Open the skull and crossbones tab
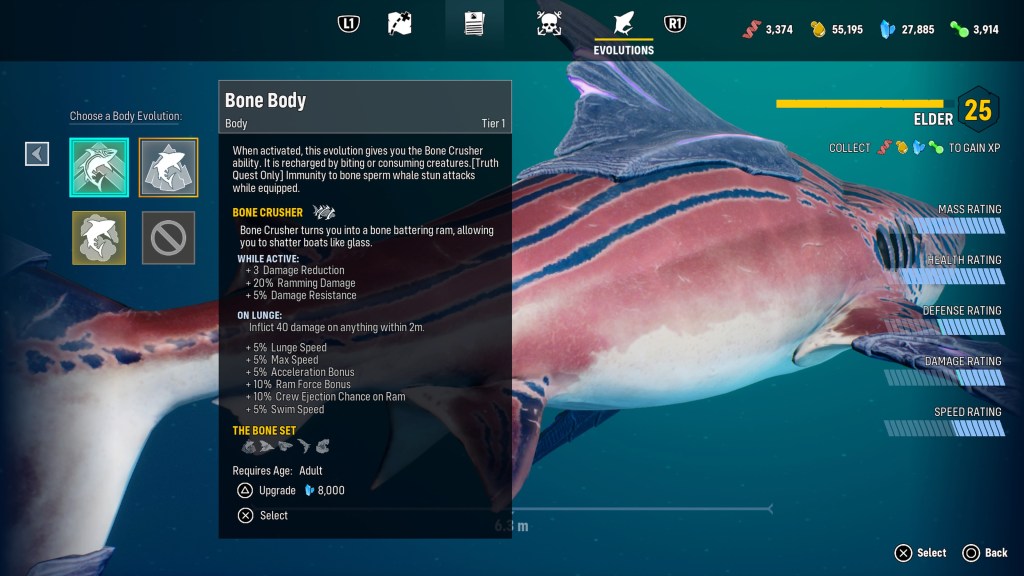1024x576 pixels. [548, 23]
